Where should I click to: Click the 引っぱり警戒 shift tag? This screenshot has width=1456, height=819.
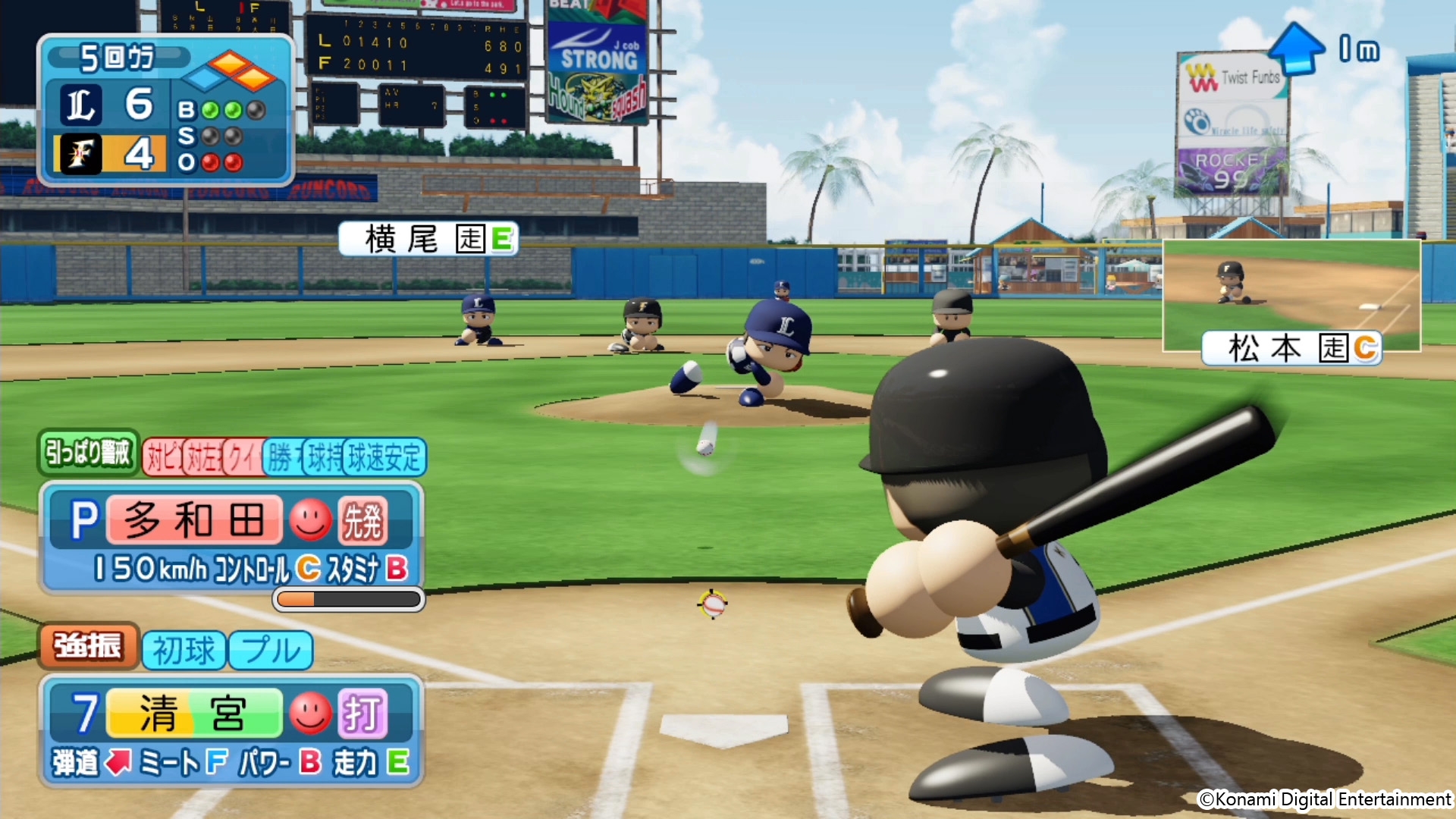pos(88,453)
